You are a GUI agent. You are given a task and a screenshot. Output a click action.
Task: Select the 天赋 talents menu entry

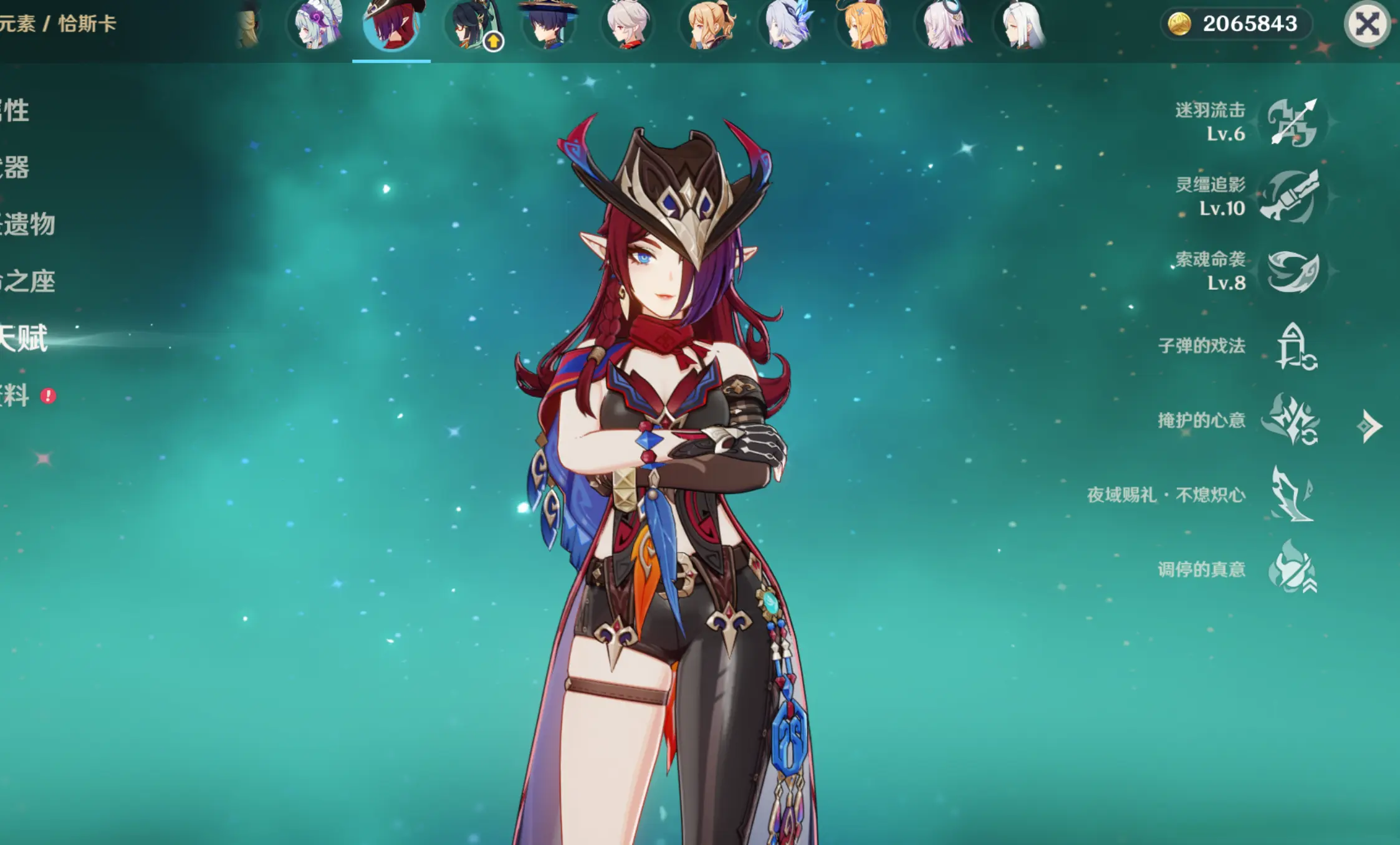pos(24,339)
